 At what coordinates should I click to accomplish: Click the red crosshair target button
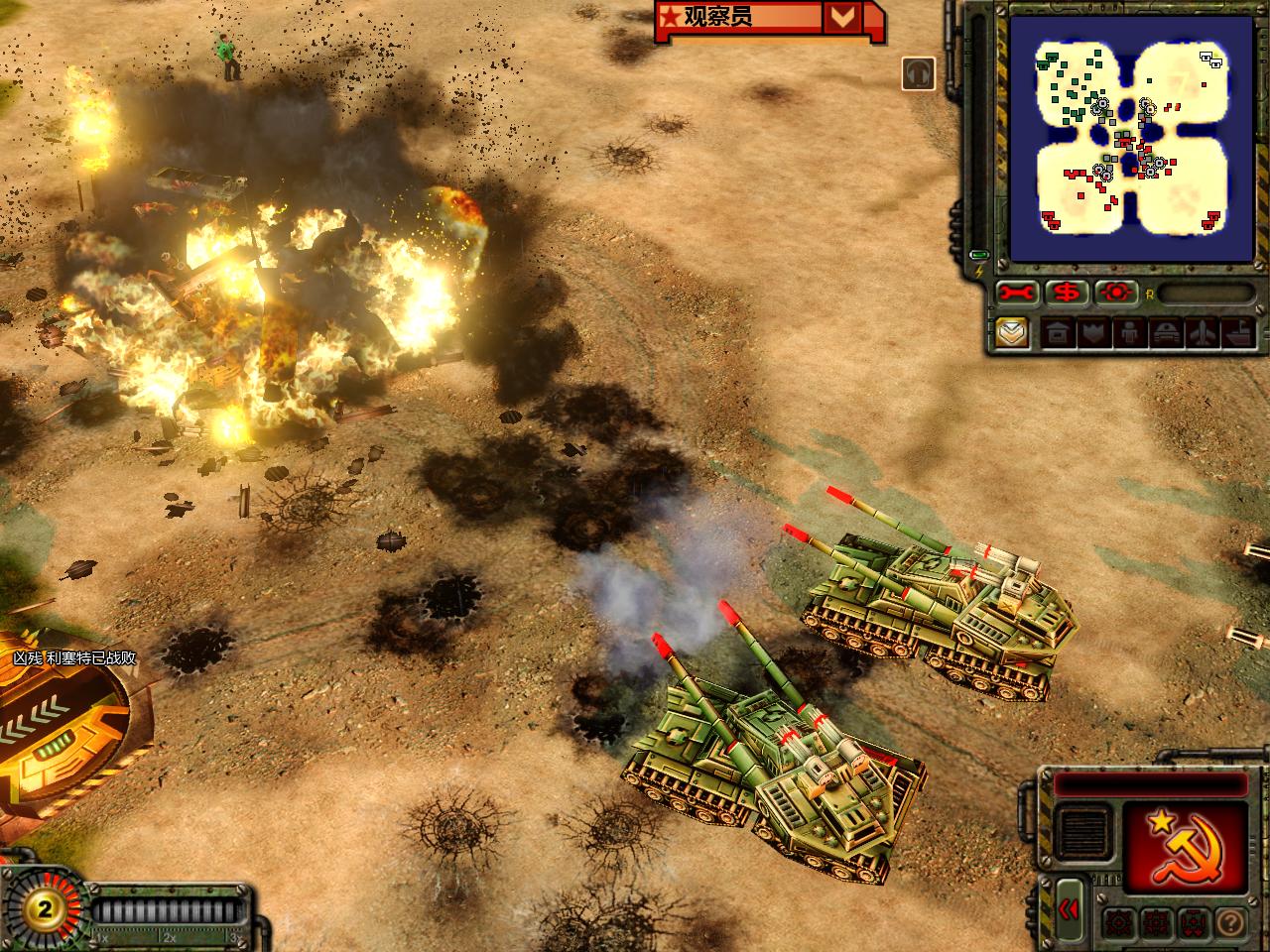tap(1116, 294)
